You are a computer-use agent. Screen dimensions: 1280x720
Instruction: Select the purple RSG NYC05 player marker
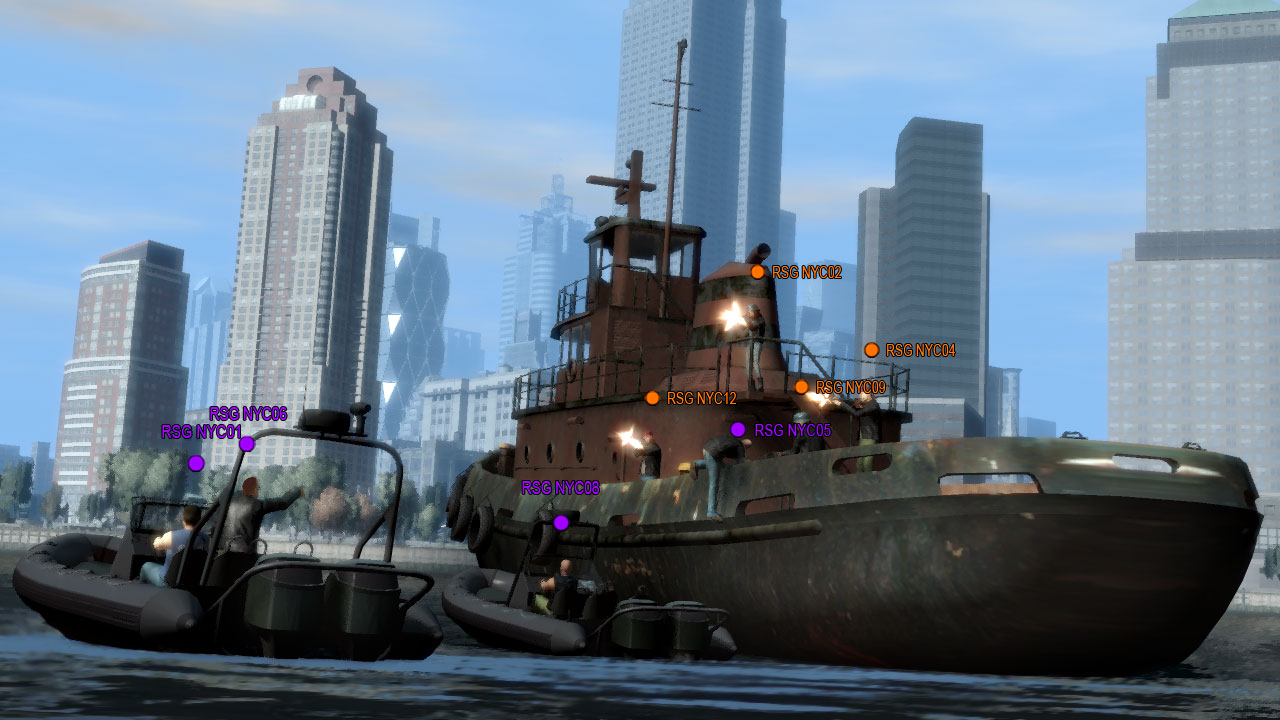coord(738,430)
